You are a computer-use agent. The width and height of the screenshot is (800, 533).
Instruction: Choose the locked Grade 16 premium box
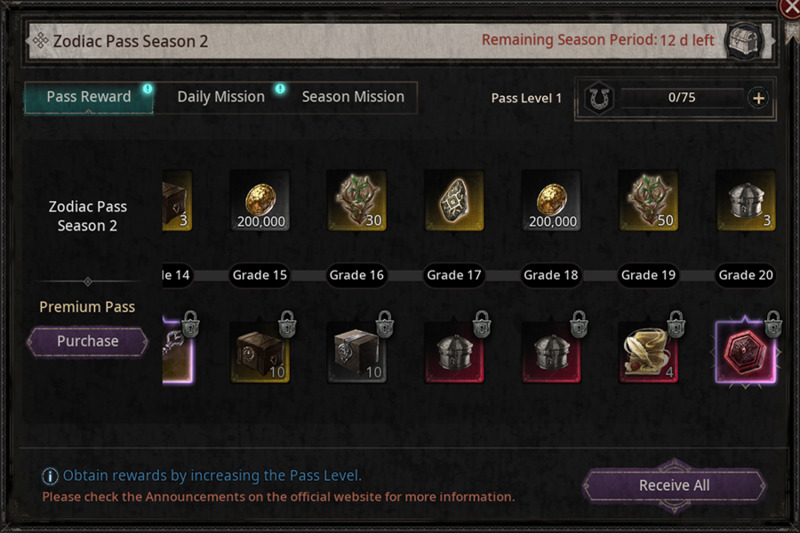tap(356, 352)
